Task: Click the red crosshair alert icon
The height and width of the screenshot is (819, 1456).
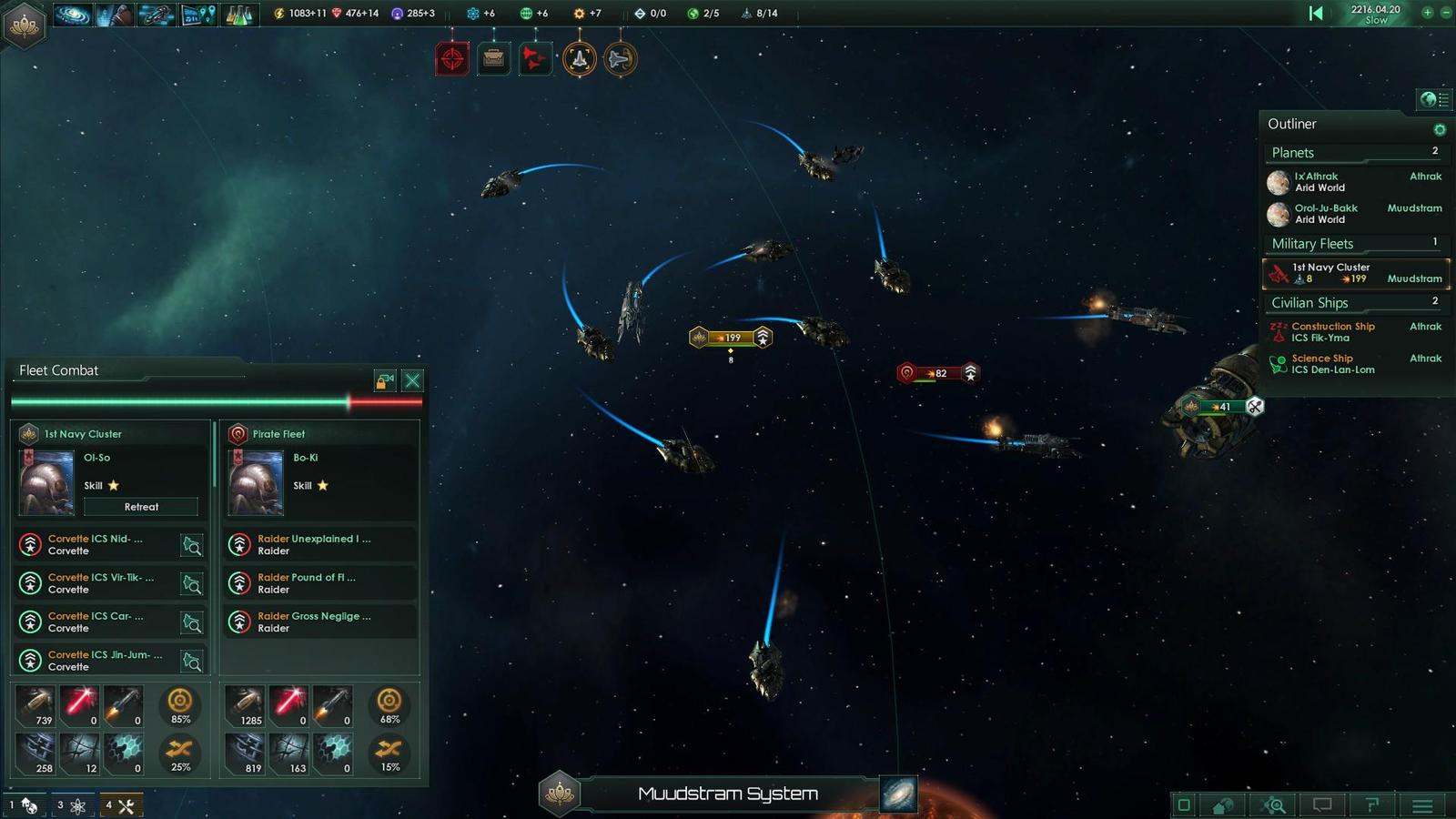Action: click(452, 60)
